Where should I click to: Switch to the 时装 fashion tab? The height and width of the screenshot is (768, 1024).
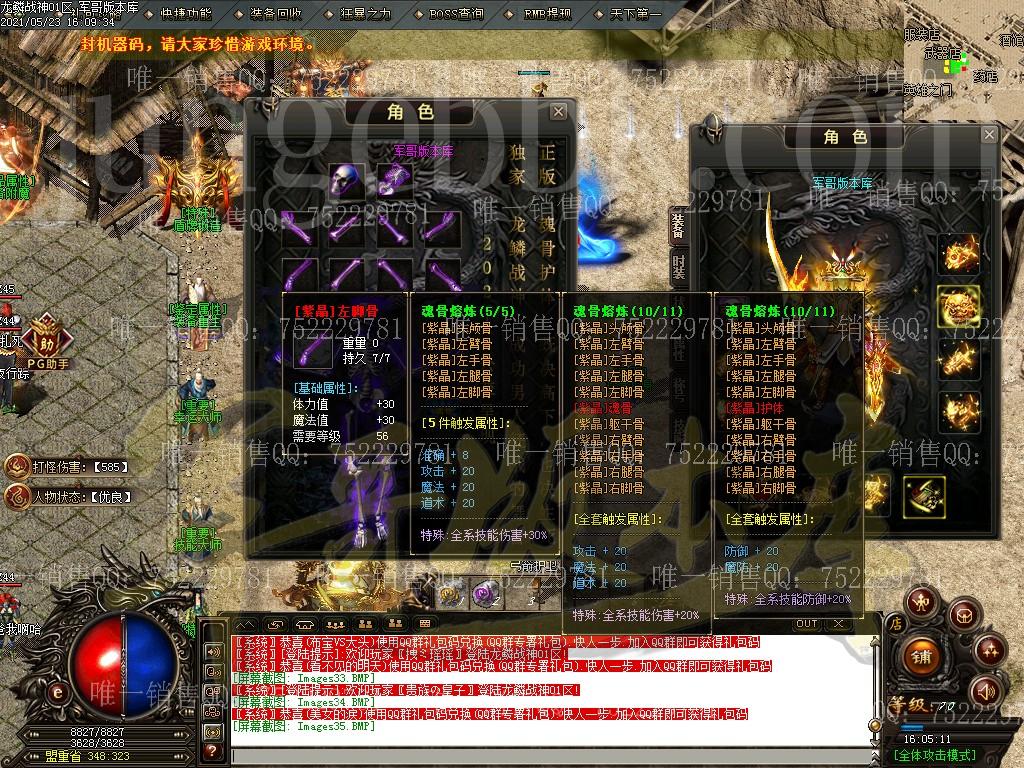tap(678, 265)
